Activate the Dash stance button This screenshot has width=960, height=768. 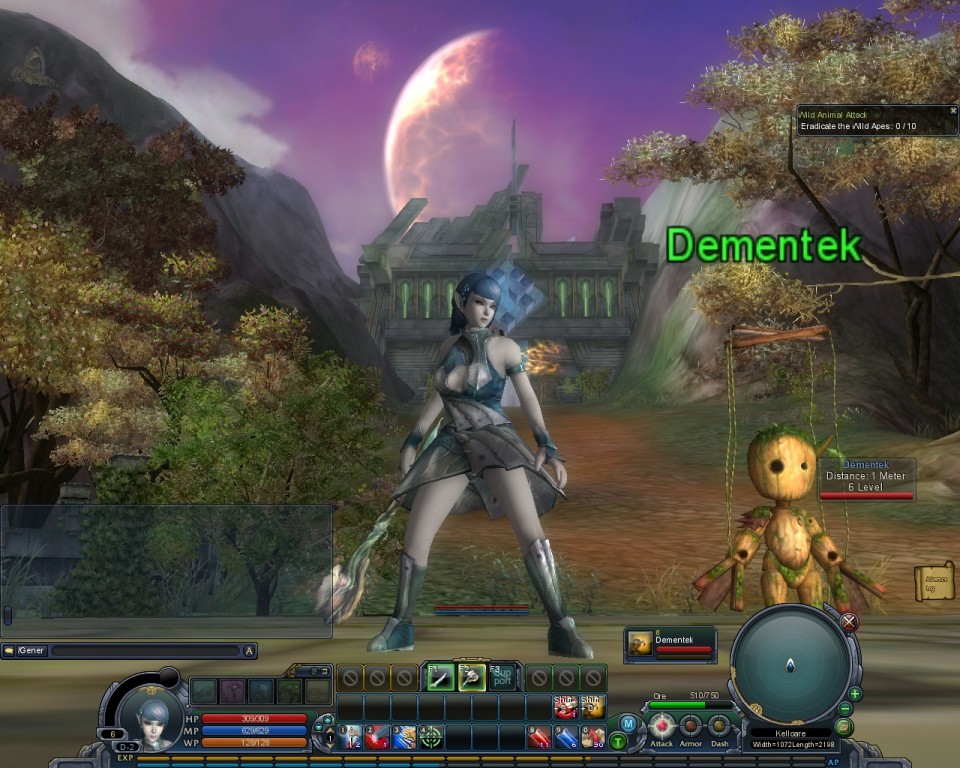click(719, 726)
